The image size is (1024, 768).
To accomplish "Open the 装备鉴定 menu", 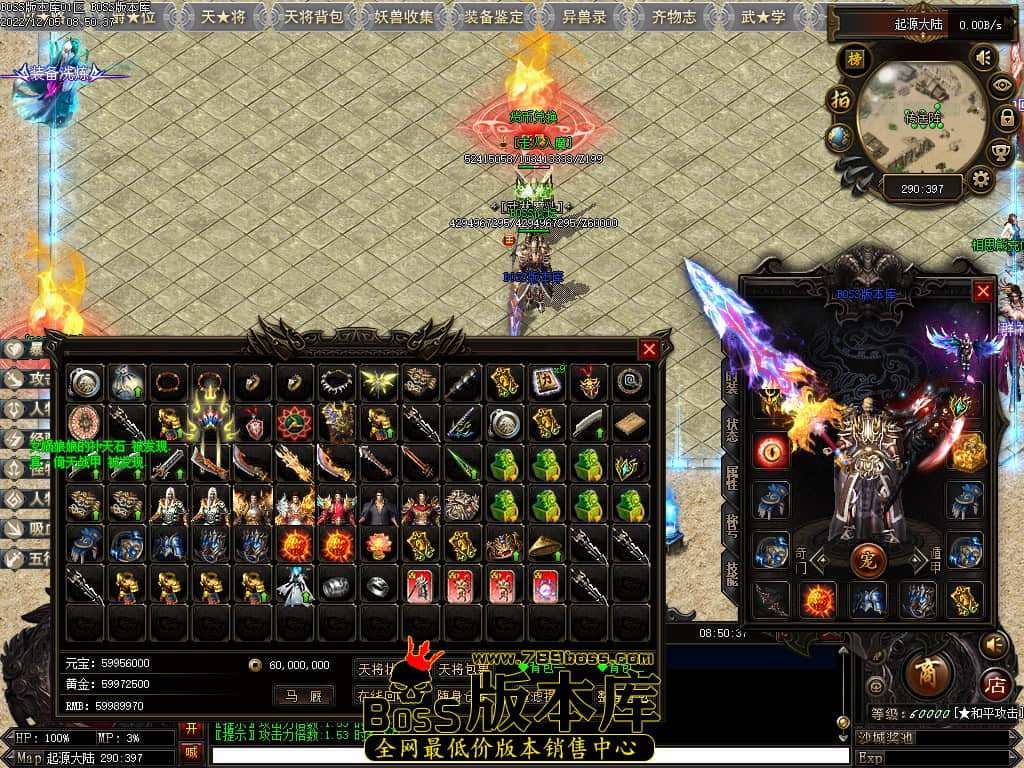I will point(494,16).
